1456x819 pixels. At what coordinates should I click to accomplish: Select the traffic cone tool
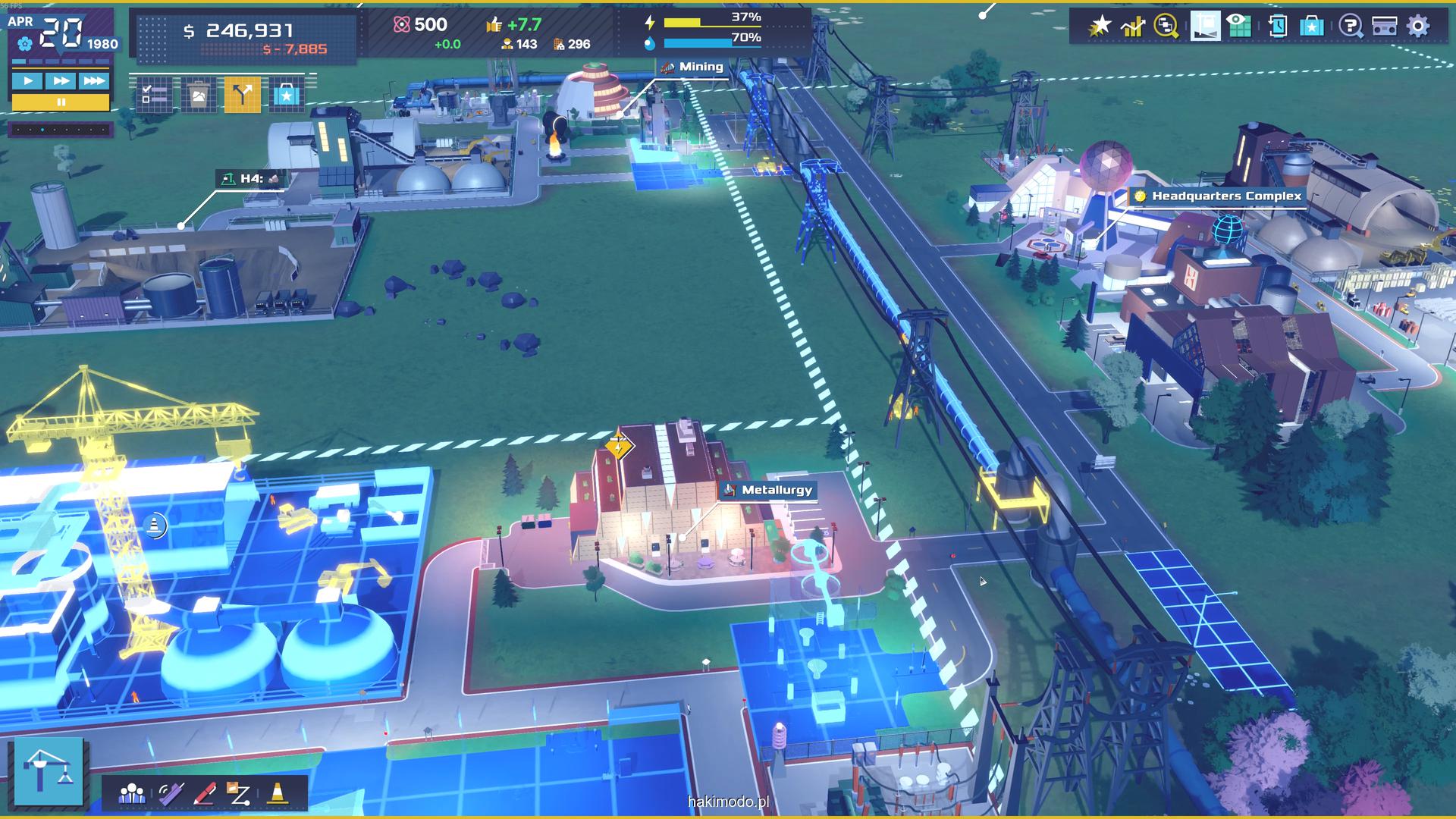278,793
